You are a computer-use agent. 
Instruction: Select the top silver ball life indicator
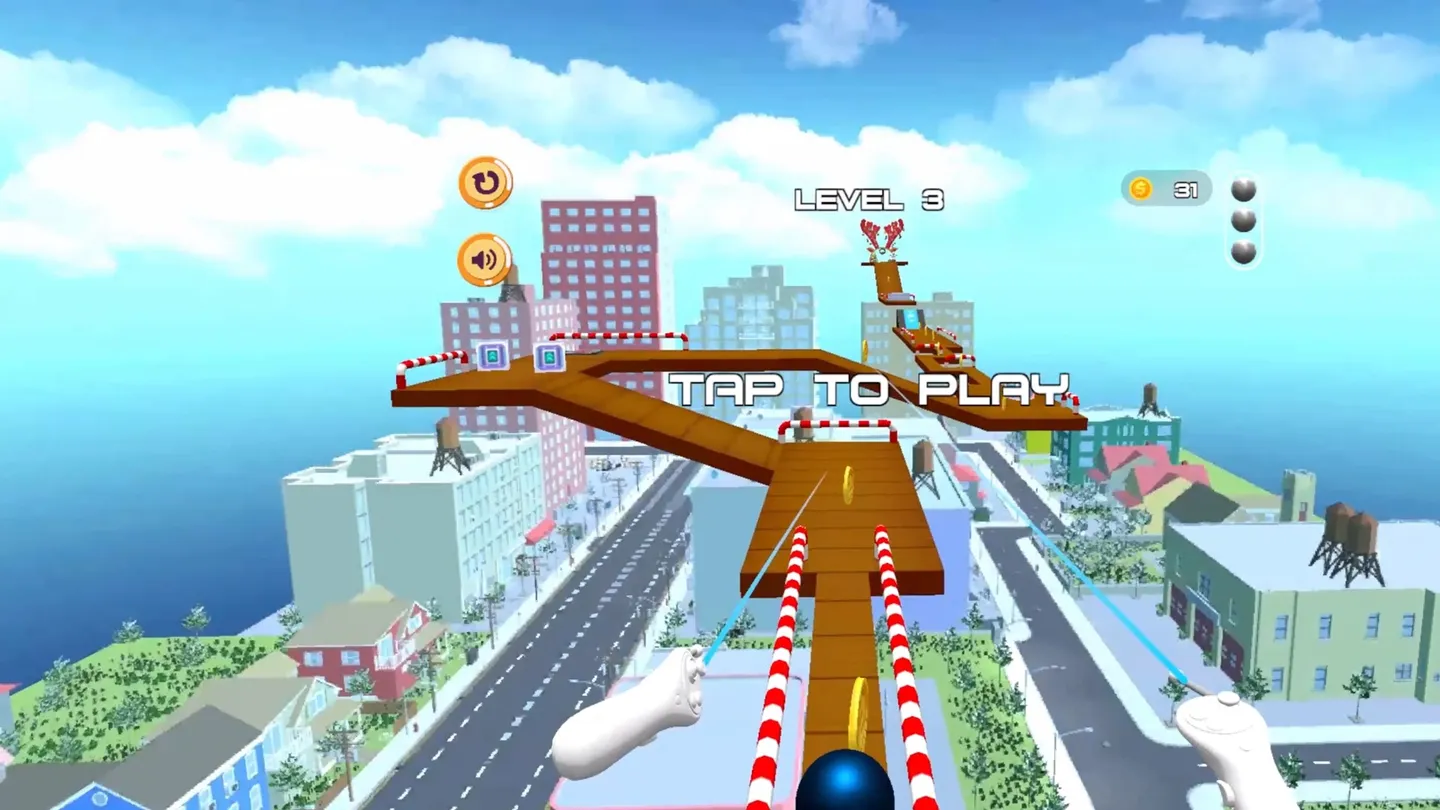[x=1244, y=189]
